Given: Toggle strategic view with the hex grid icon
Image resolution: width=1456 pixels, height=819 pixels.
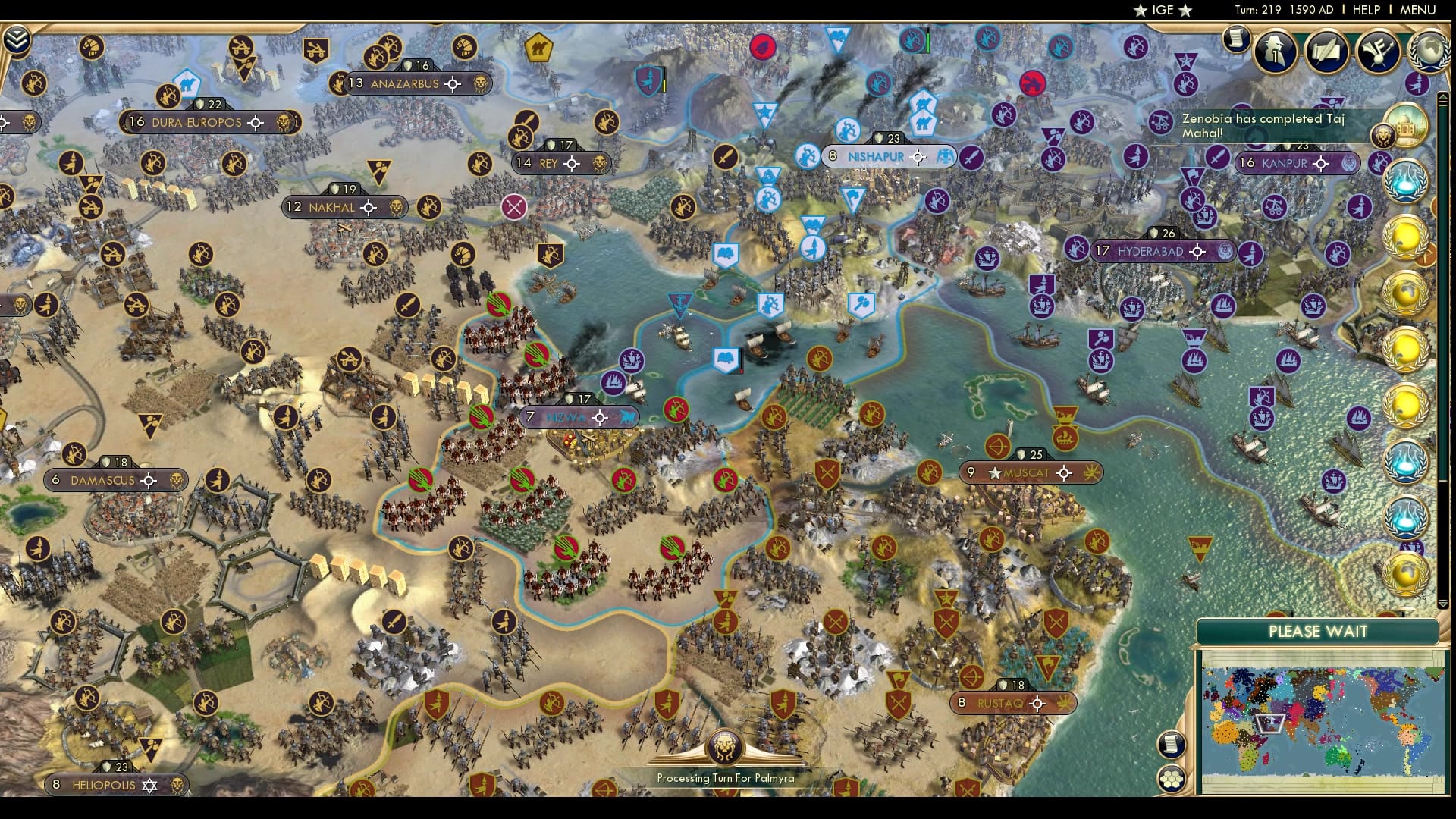Looking at the screenshot, I should pyautogui.click(x=1172, y=778).
